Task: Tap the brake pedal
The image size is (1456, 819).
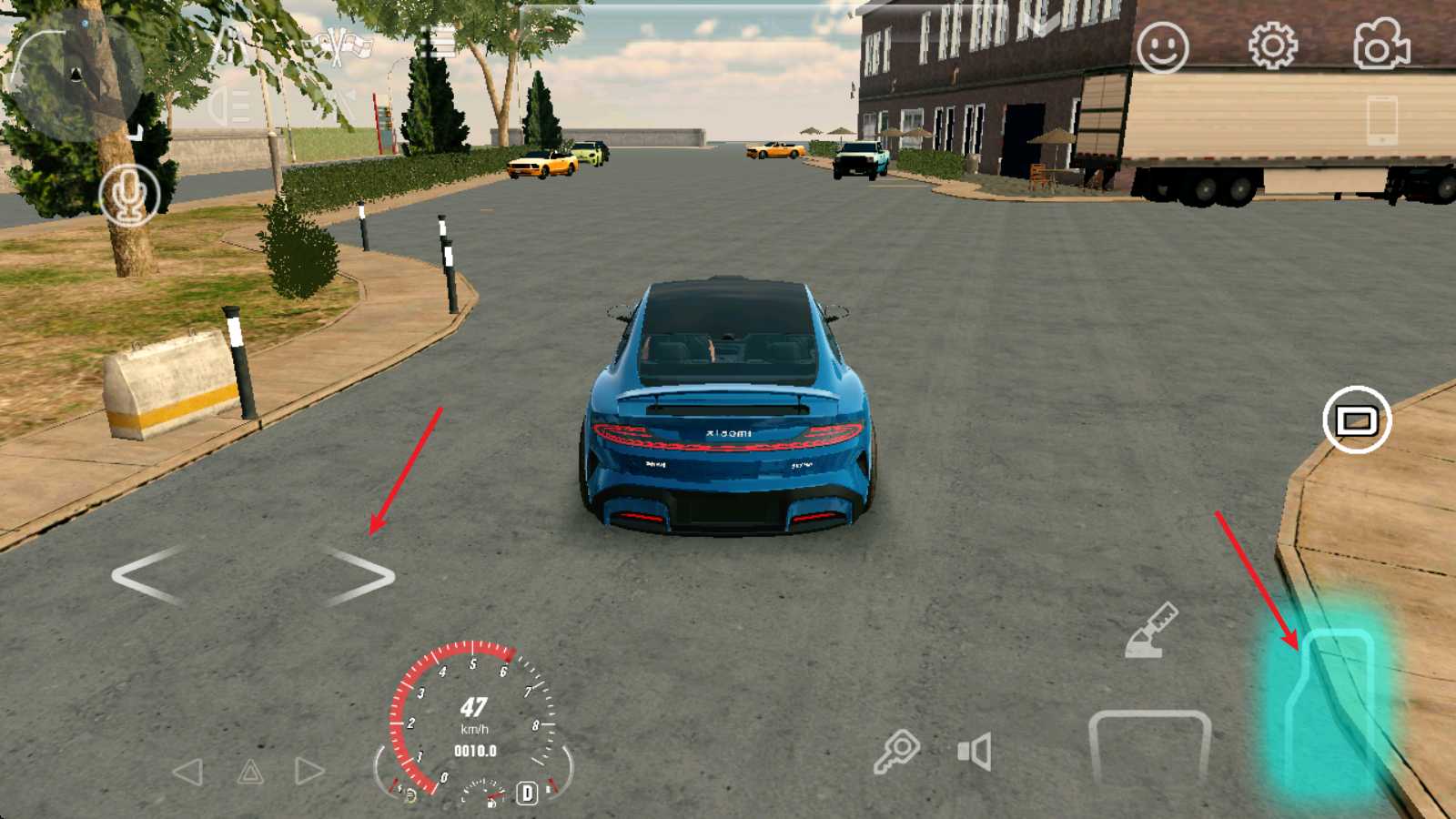Action: pos(1149,744)
